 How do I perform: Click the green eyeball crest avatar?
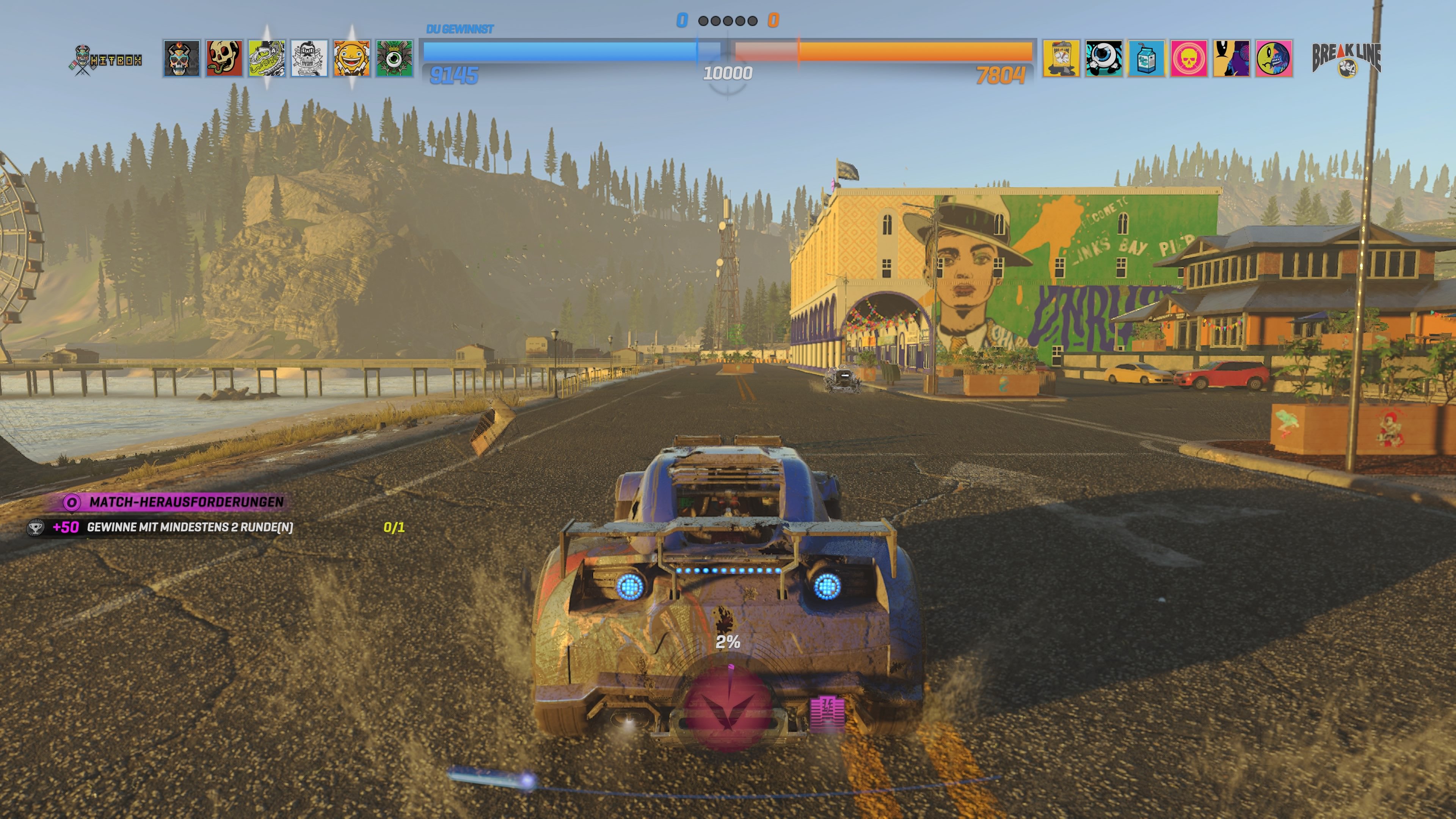[x=394, y=60]
